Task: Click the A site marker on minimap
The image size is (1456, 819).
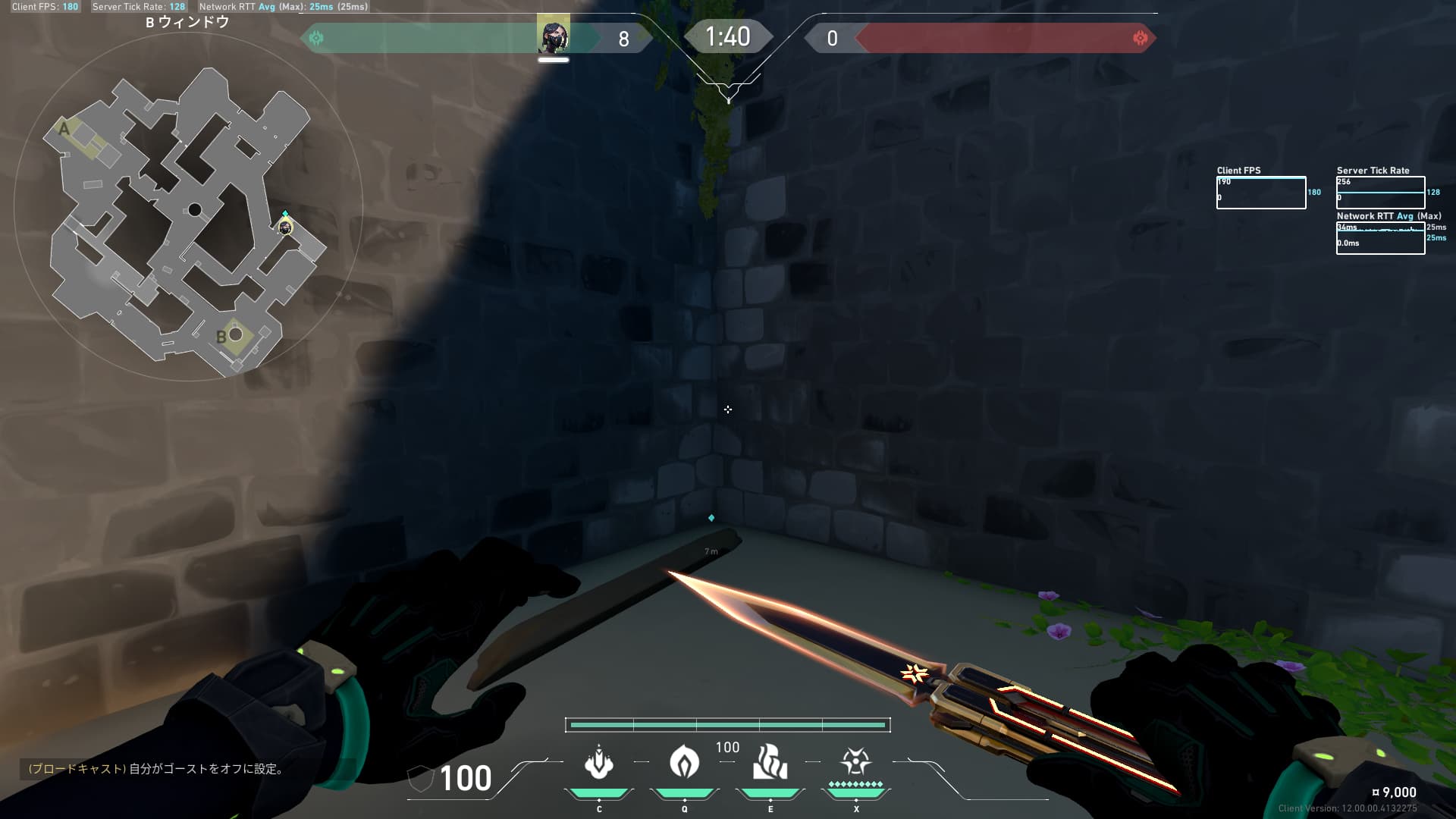Action: (64, 129)
